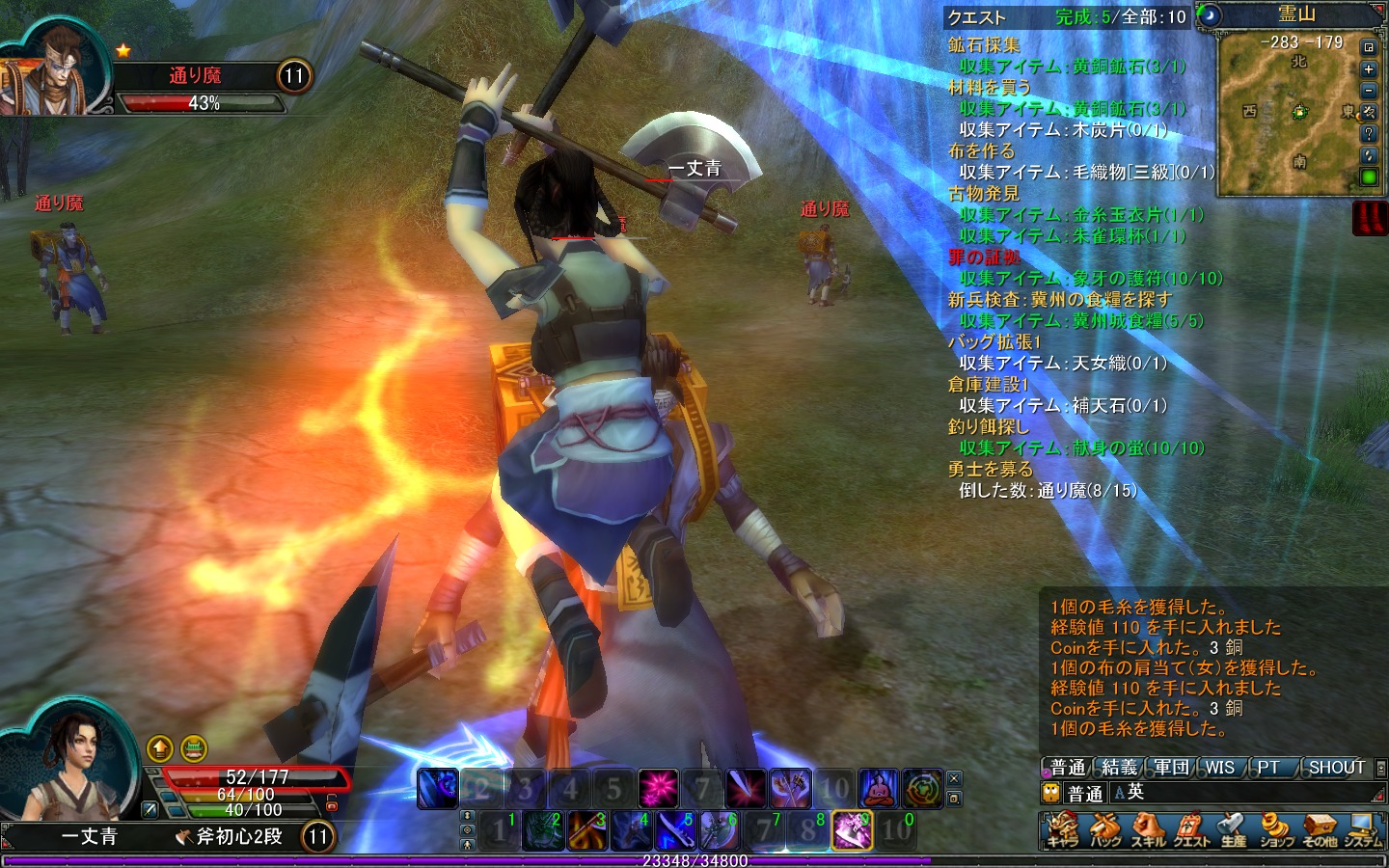Viewport: 1389px width, 868px height.
Task: Click the 勇士を募る quest entry
Action: click(x=991, y=470)
